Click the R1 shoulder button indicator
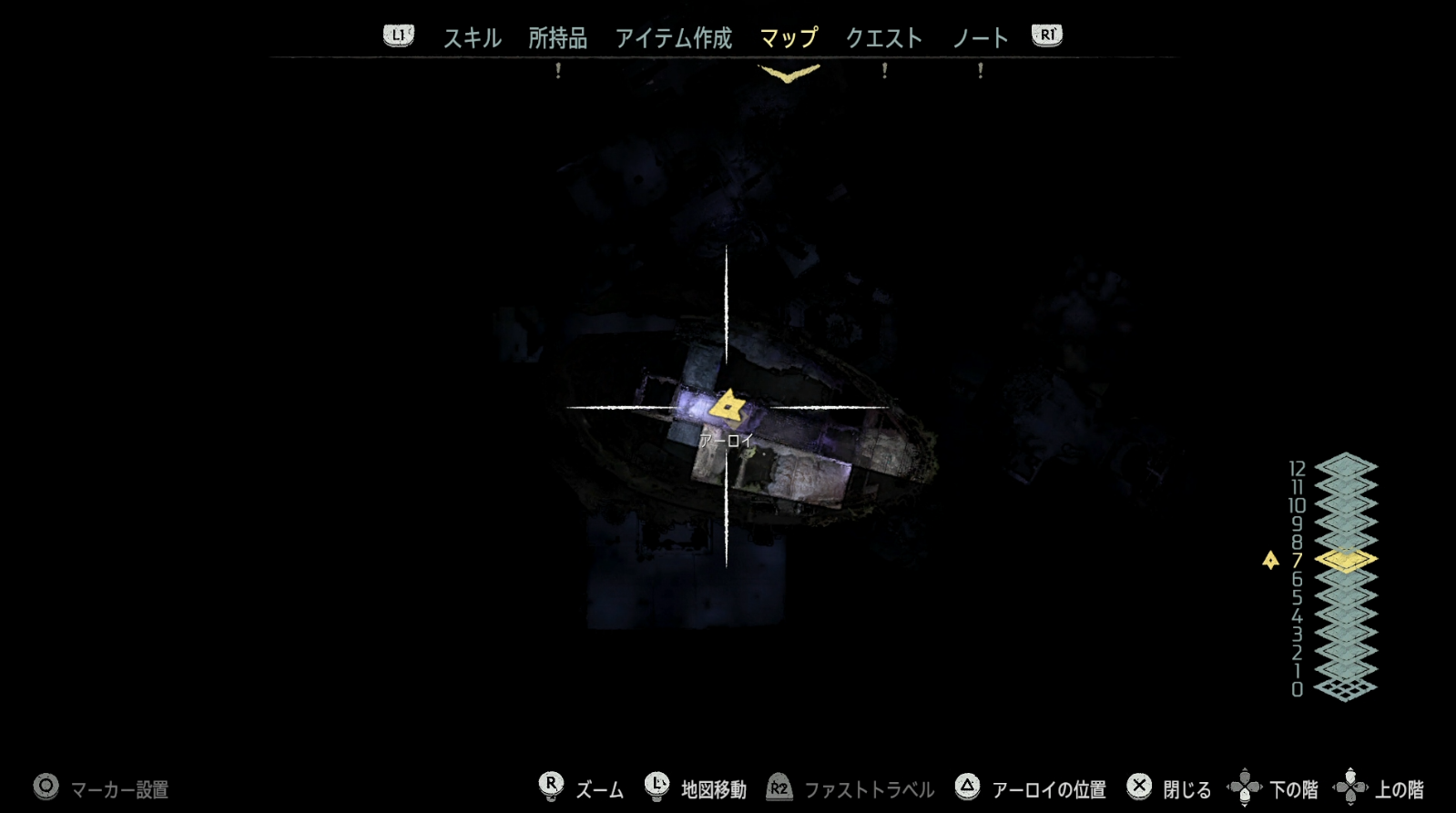The height and width of the screenshot is (813, 1456). 1047,36
